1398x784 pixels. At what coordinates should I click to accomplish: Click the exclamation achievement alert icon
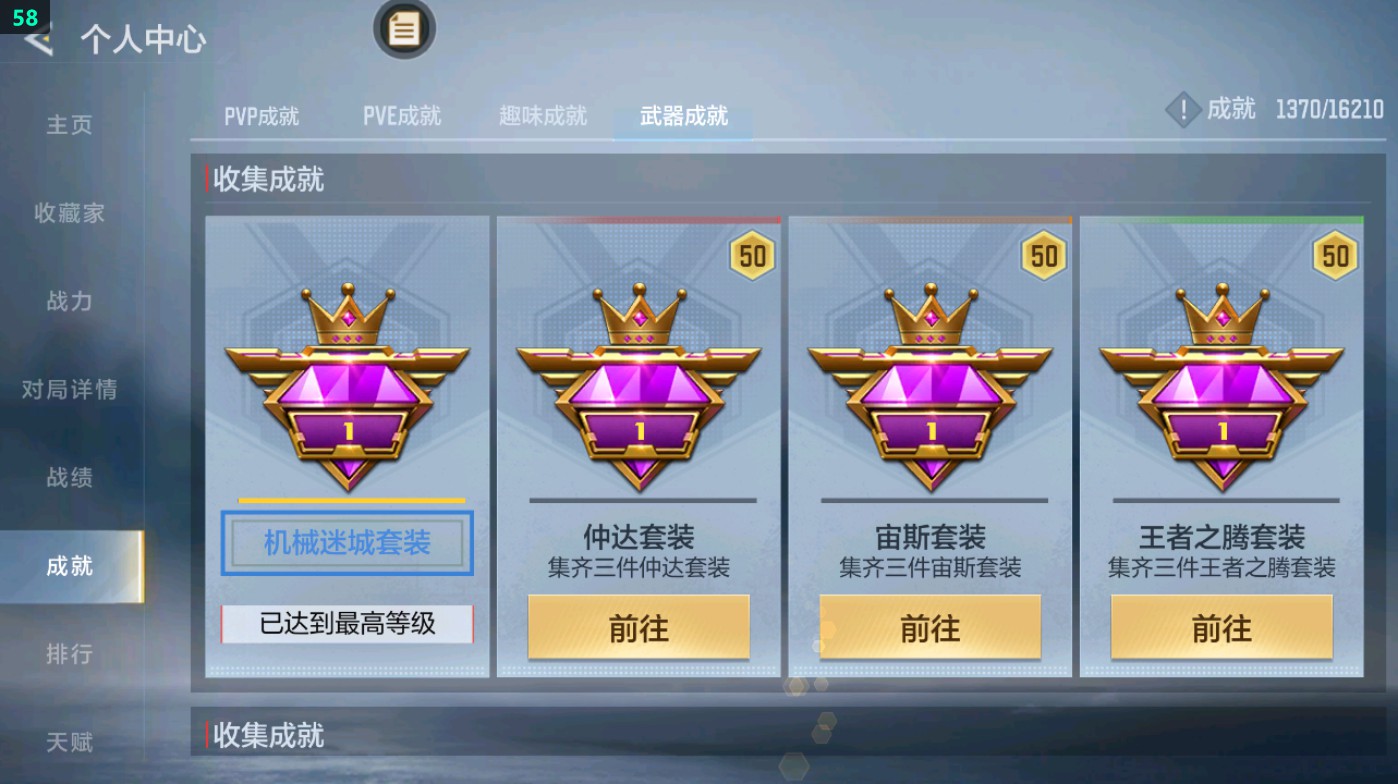[x=1183, y=112]
